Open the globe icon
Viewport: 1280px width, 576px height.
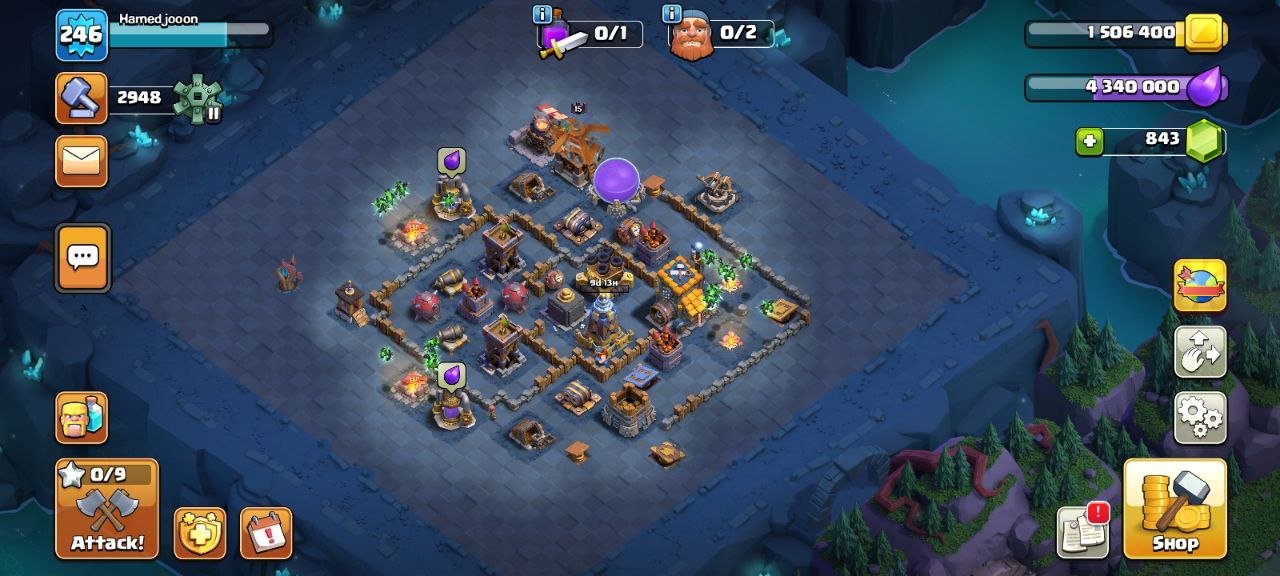[1200, 286]
